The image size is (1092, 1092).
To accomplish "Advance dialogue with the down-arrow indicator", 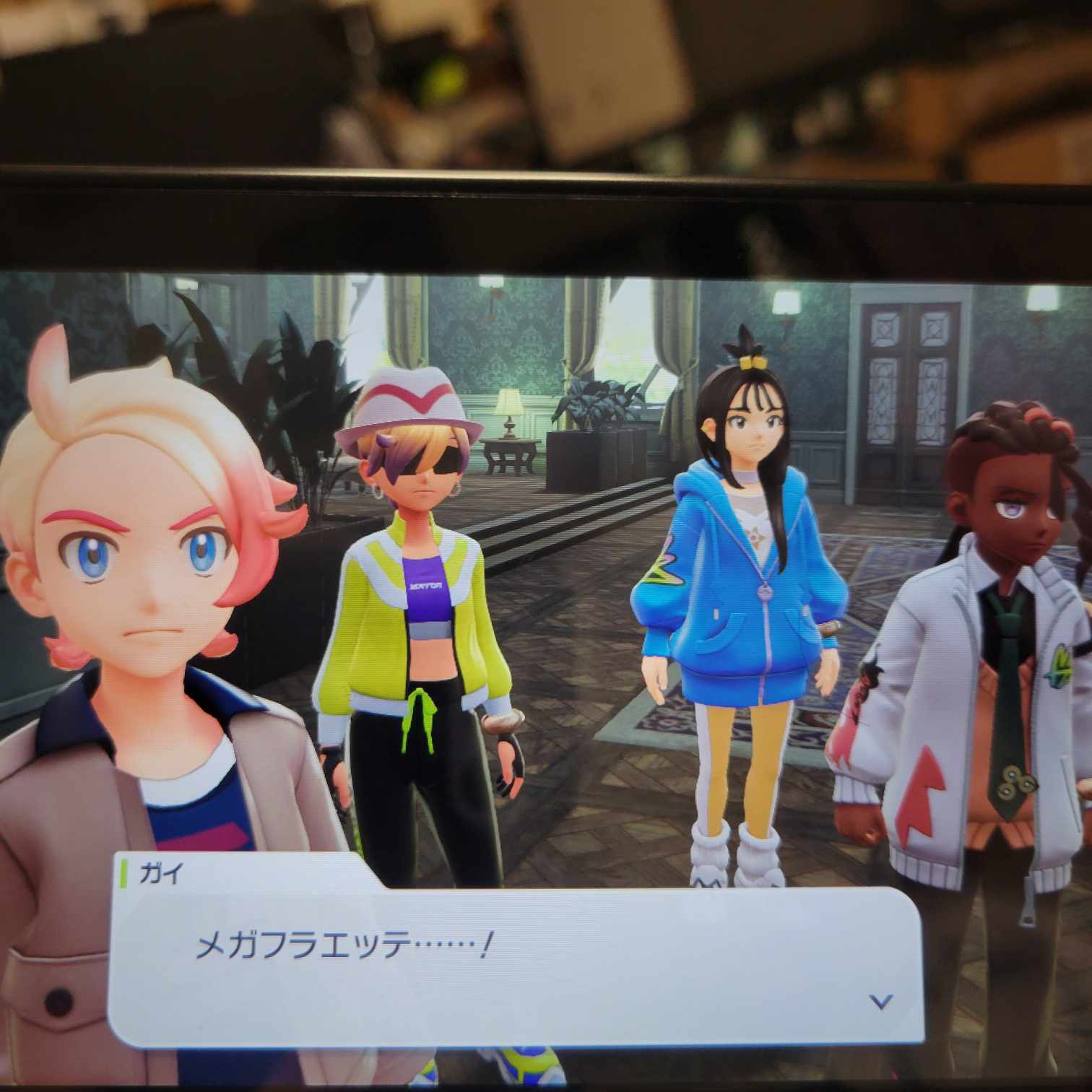I will [881, 1001].
